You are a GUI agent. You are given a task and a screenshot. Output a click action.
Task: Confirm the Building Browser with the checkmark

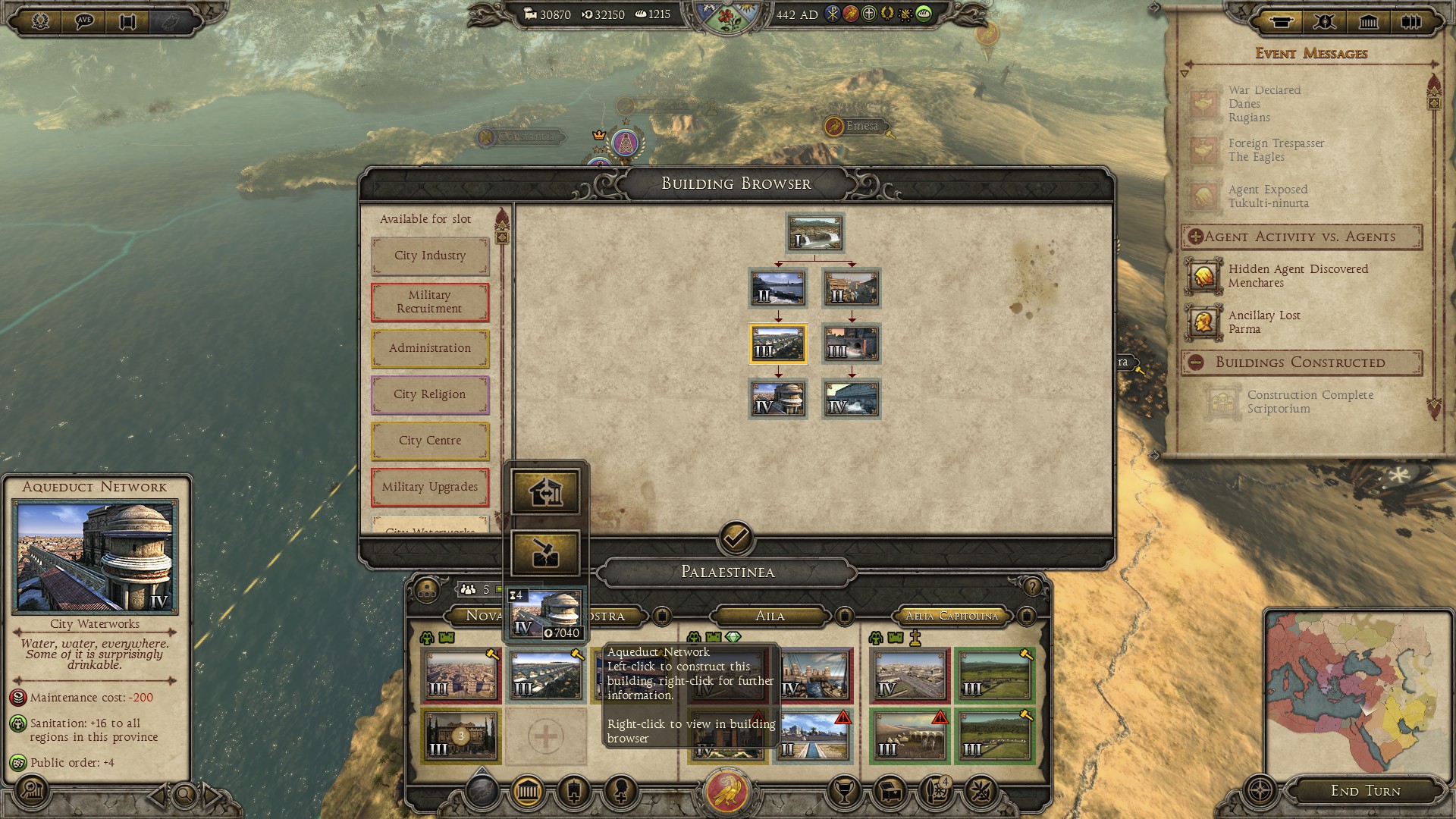point(736,538)
